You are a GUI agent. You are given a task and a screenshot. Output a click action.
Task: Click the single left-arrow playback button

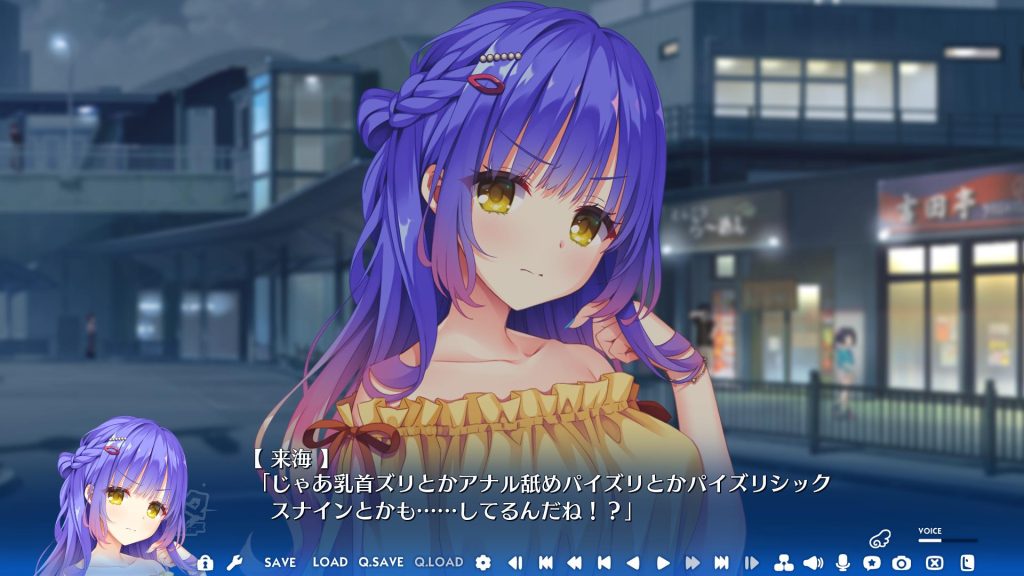point(632,562)
